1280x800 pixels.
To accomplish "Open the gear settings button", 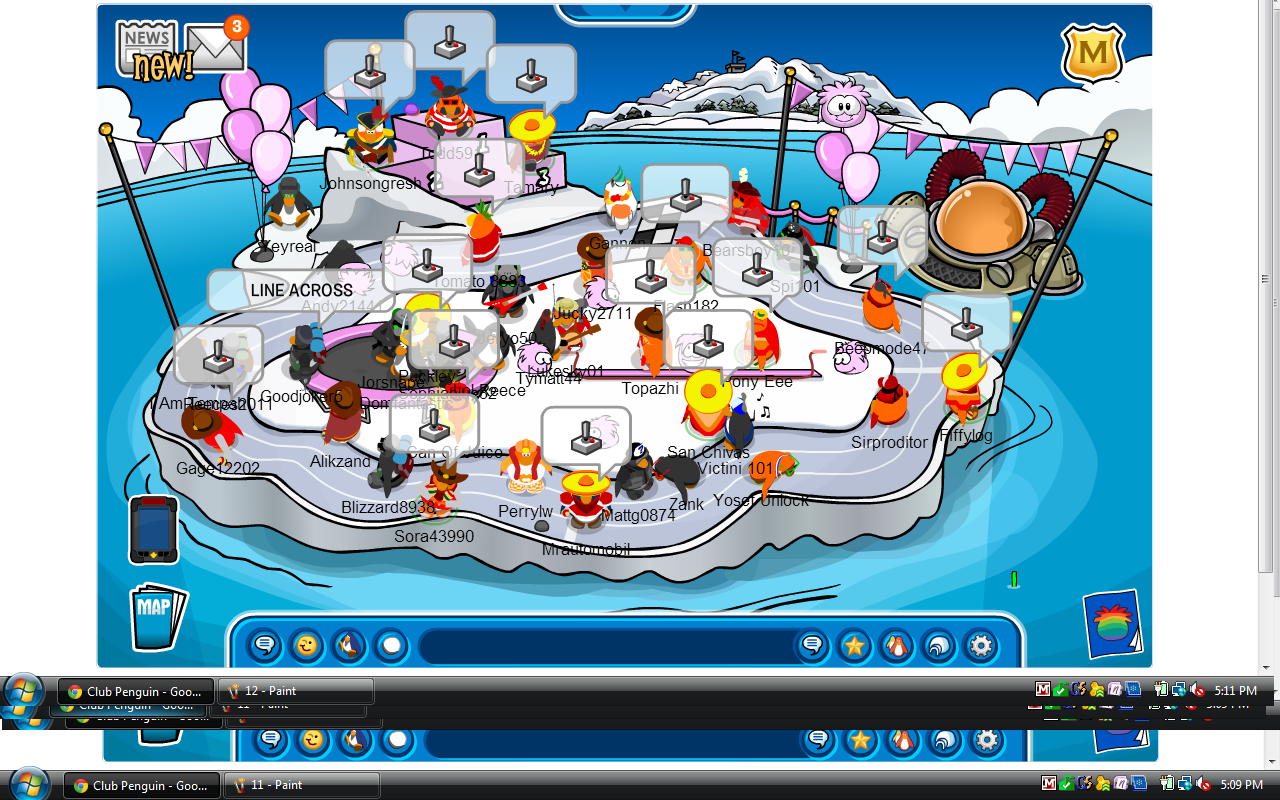I will point(981,646).
